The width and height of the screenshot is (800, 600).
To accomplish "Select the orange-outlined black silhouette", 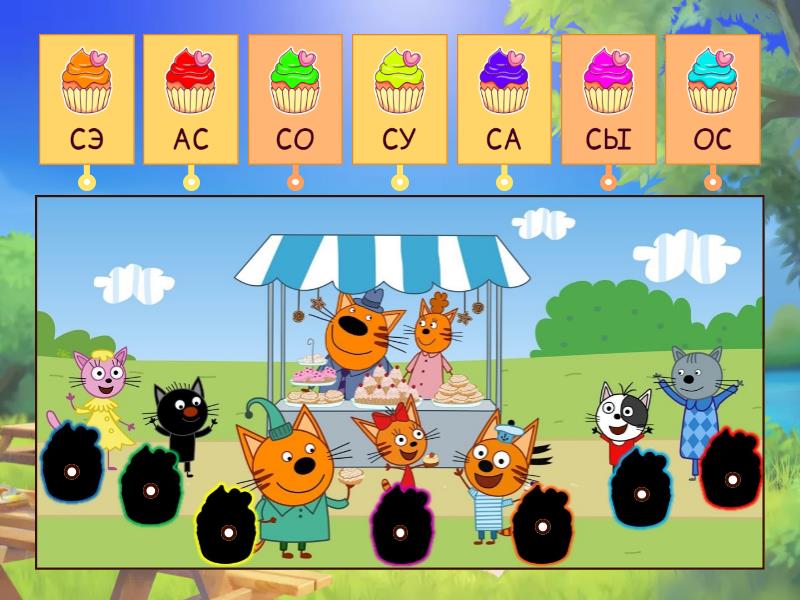I will [x=541, y=526].
